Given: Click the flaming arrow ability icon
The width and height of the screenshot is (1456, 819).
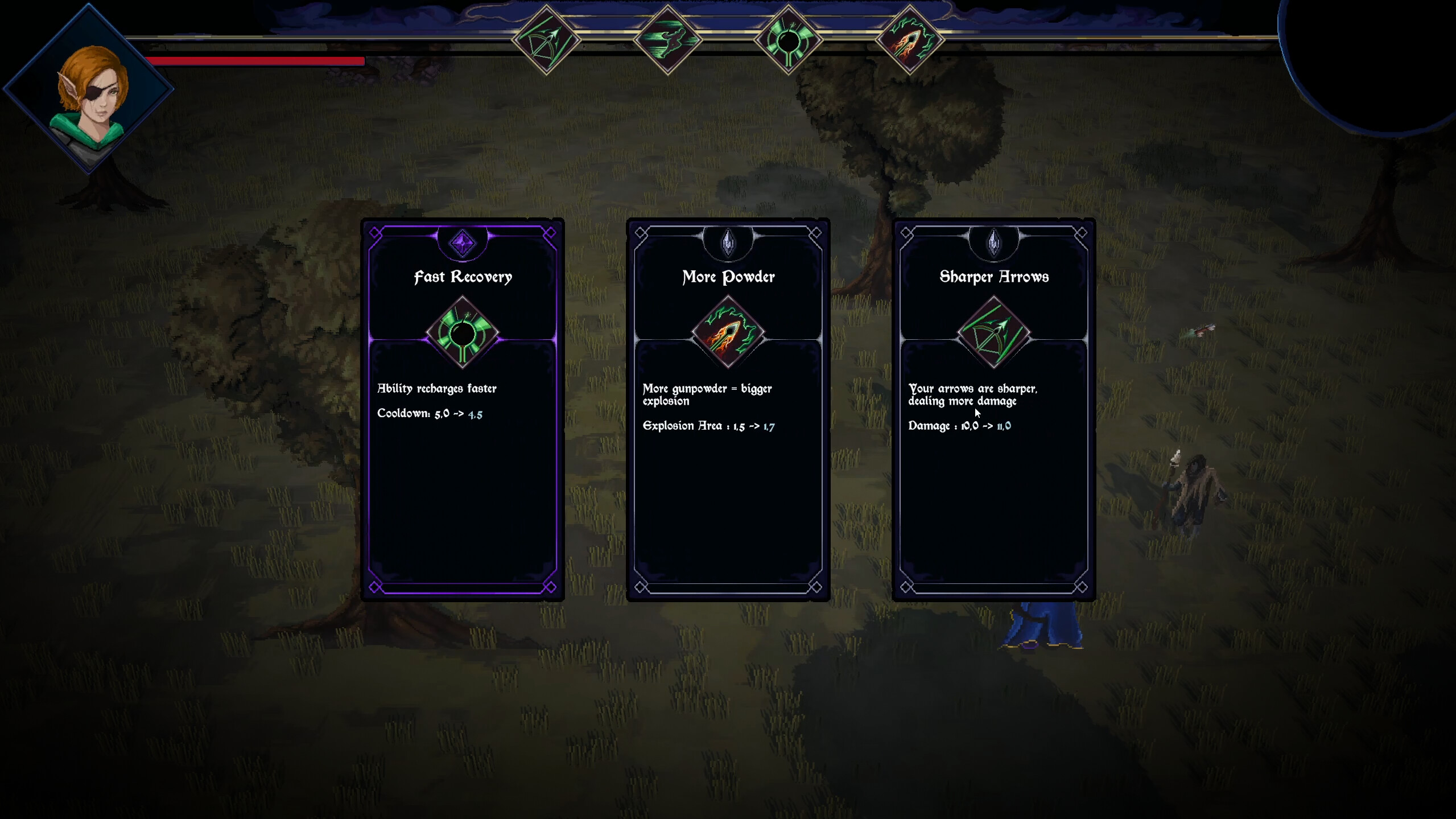Looking at the screenshot, I should pos(911,38).
